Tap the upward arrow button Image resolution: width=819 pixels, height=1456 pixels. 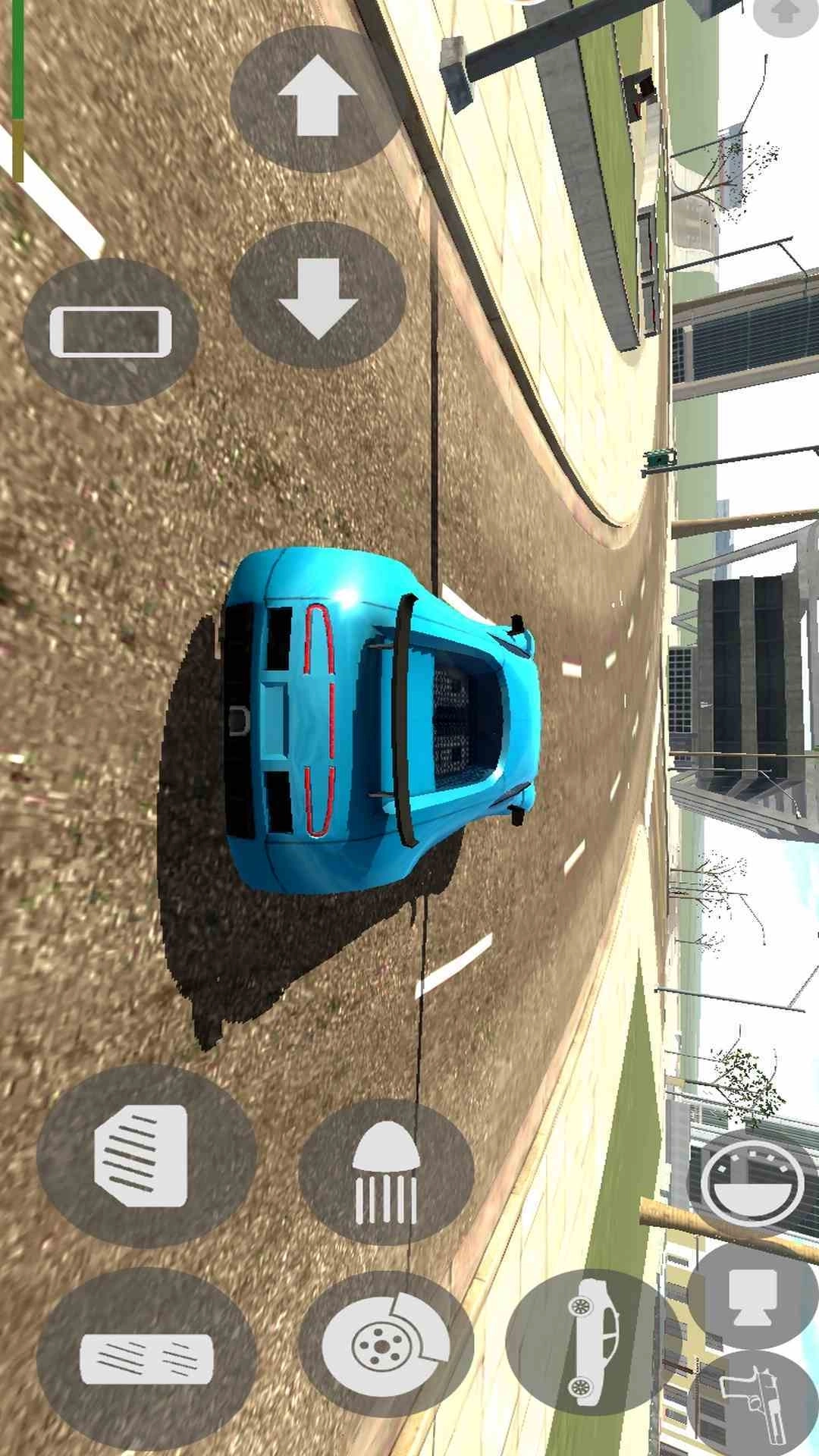pyautogui.click(x=317, y=98)
